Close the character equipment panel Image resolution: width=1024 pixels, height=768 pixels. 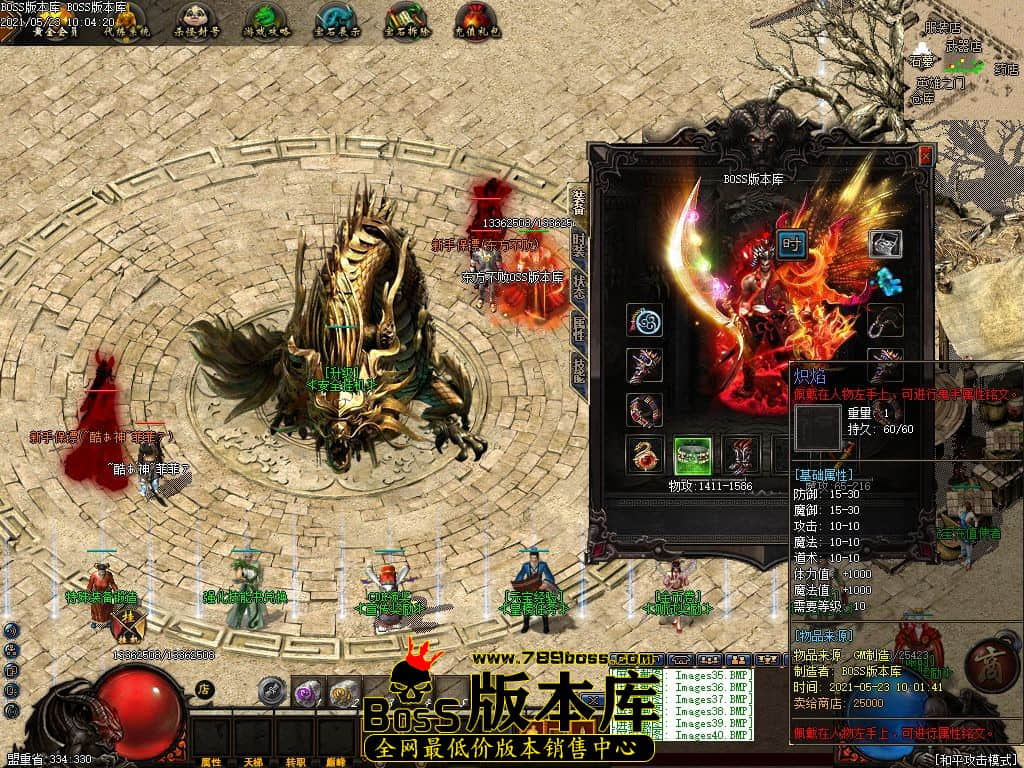click(x=925, y=155)
